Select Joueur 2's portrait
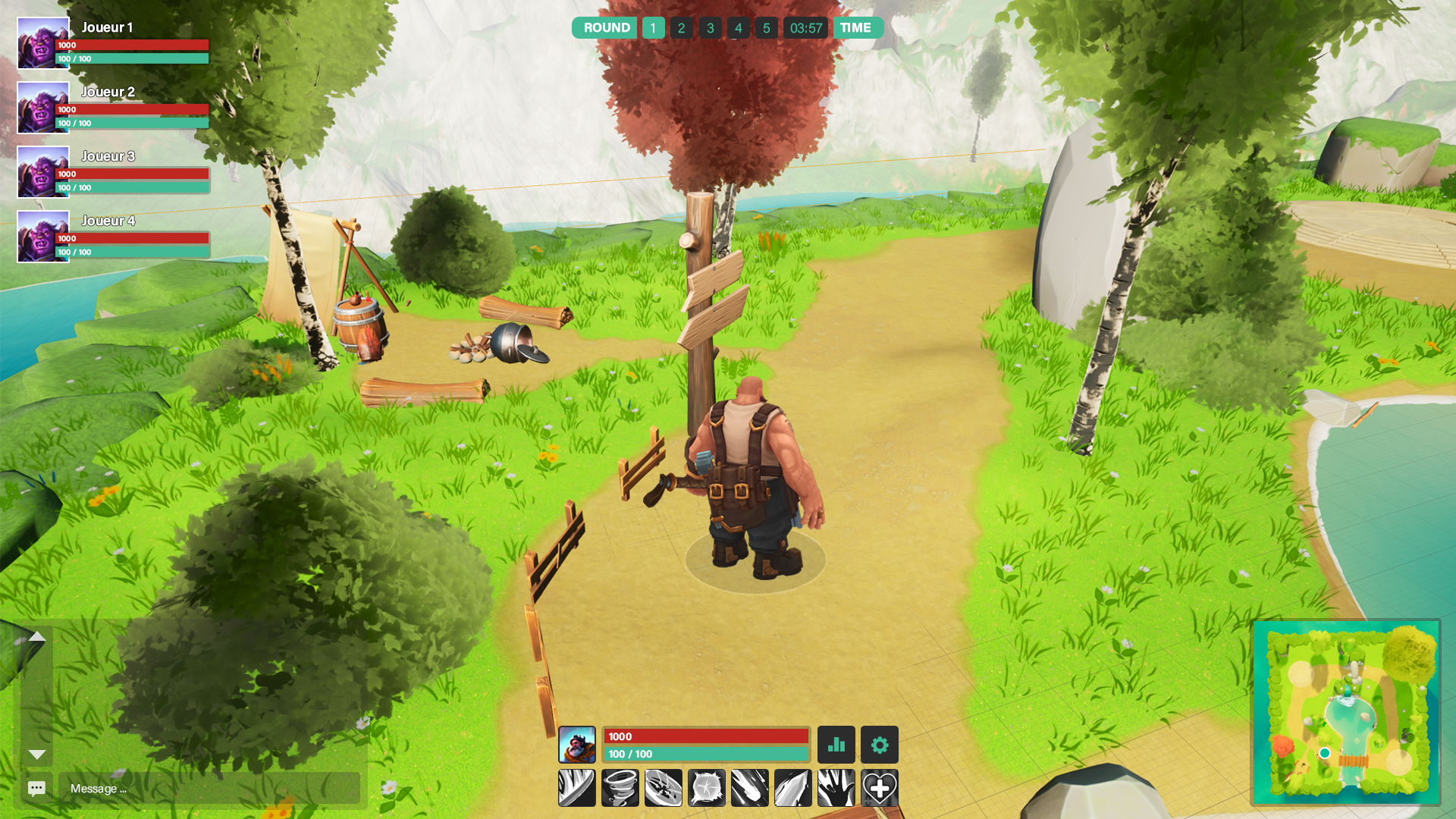Viewport: 1456px width, 819px height. pos(43,108)
